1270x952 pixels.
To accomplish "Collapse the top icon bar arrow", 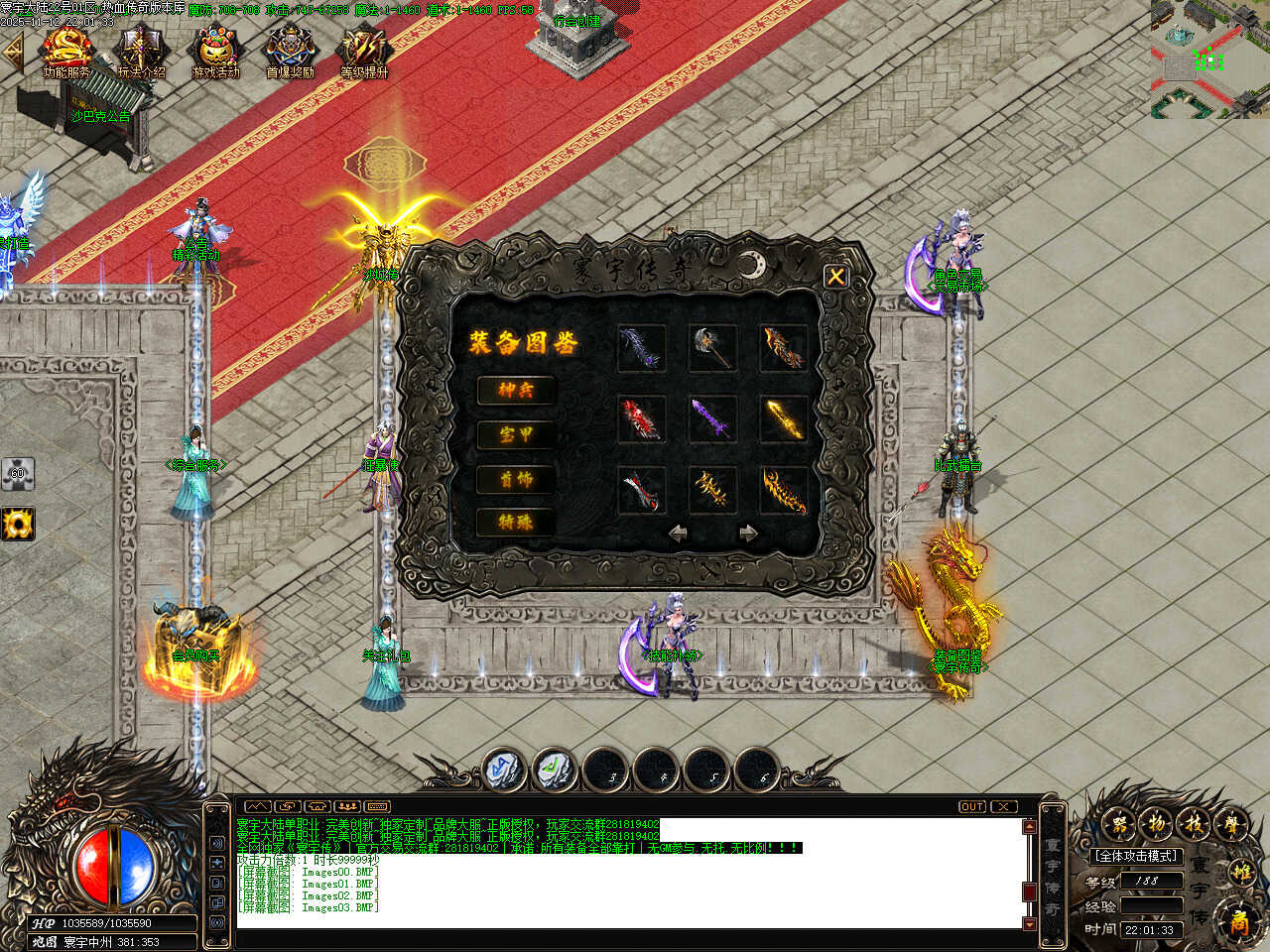I will click(x=13, y=54).
